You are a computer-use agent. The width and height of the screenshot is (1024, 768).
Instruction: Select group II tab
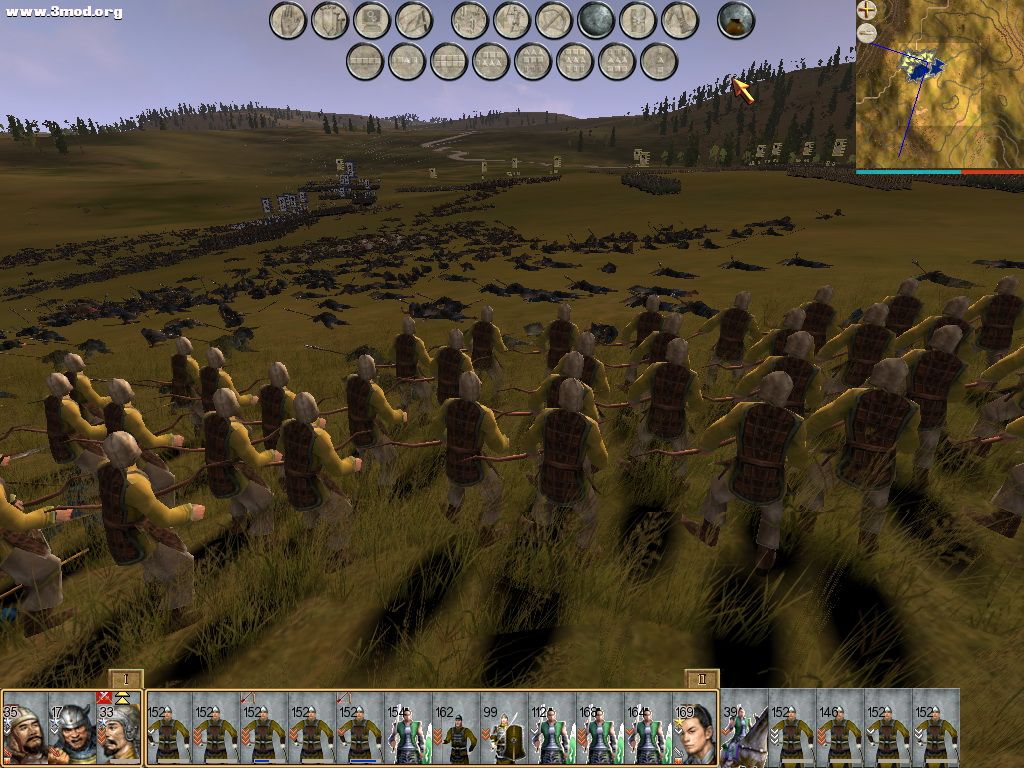tap(701, 679)
